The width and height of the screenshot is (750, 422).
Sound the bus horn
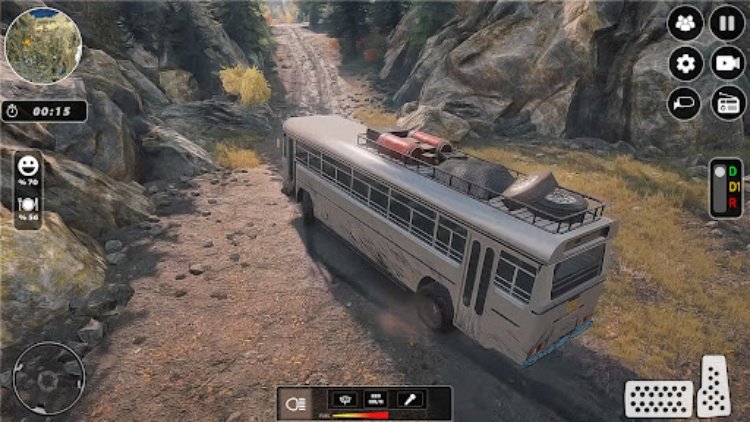pyautogui.click(x=686, y=104)
